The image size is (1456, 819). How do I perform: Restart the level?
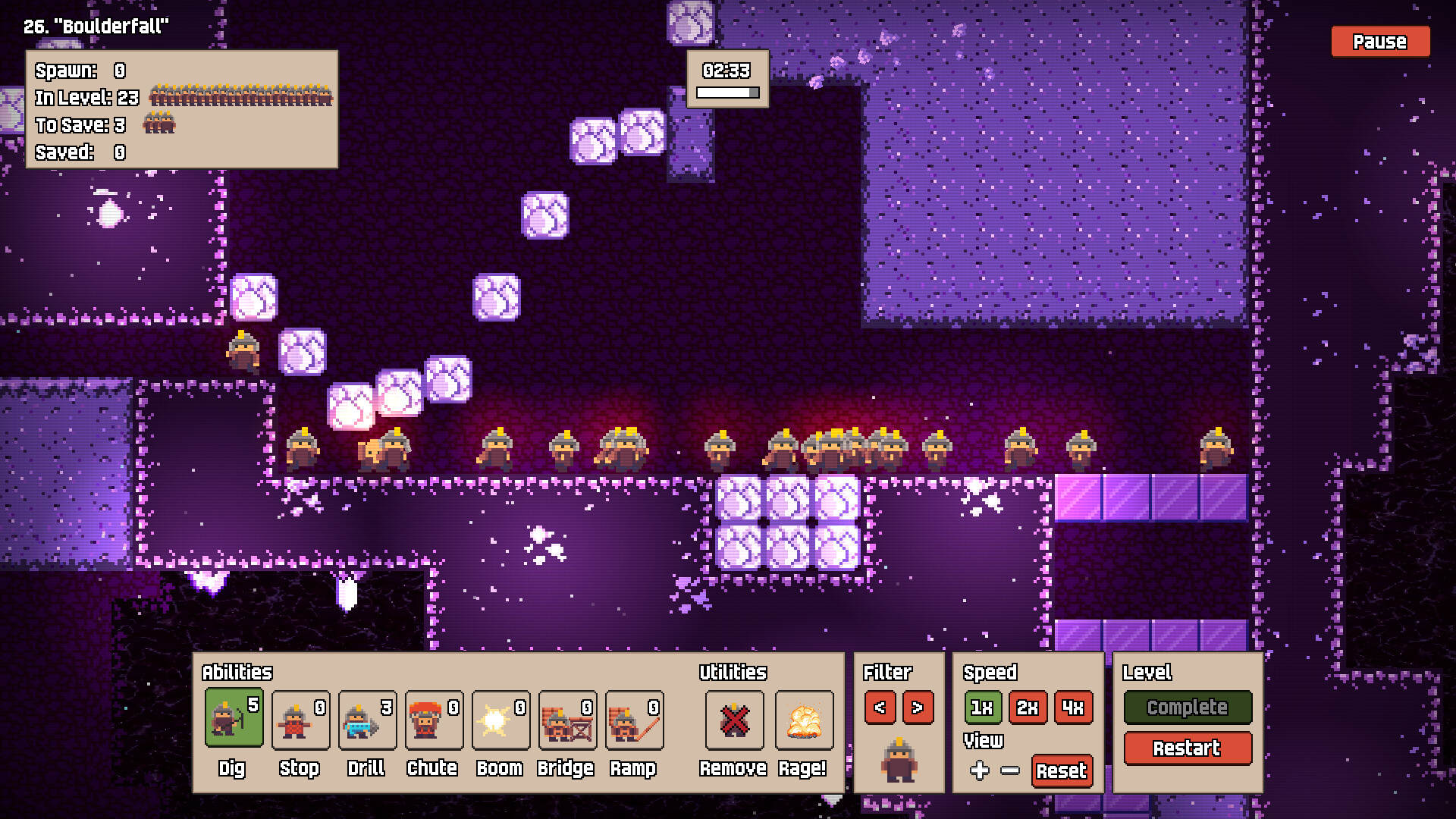click(1188, 749)
